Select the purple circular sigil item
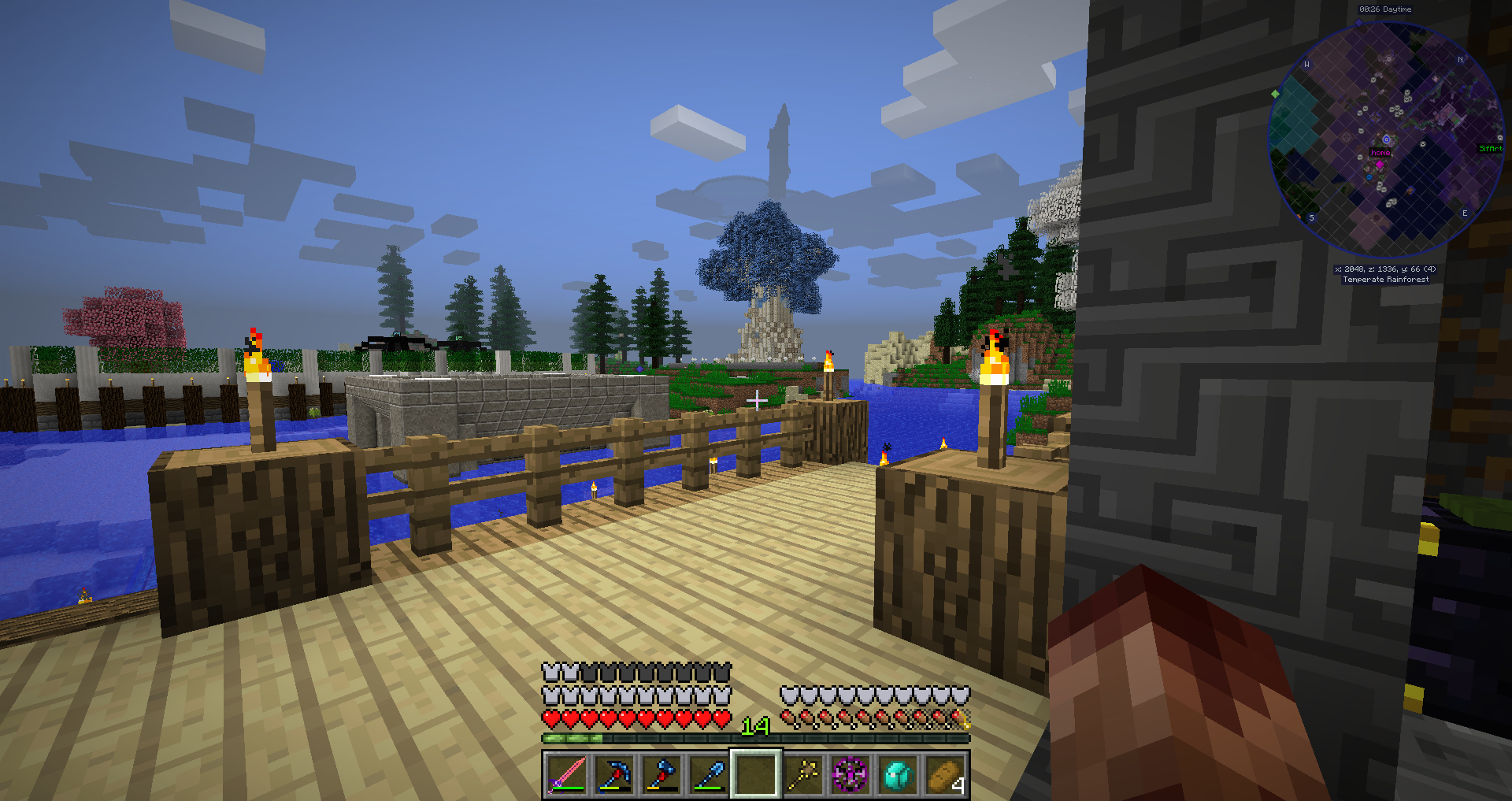1512x801 pixels. click(850, 774)
